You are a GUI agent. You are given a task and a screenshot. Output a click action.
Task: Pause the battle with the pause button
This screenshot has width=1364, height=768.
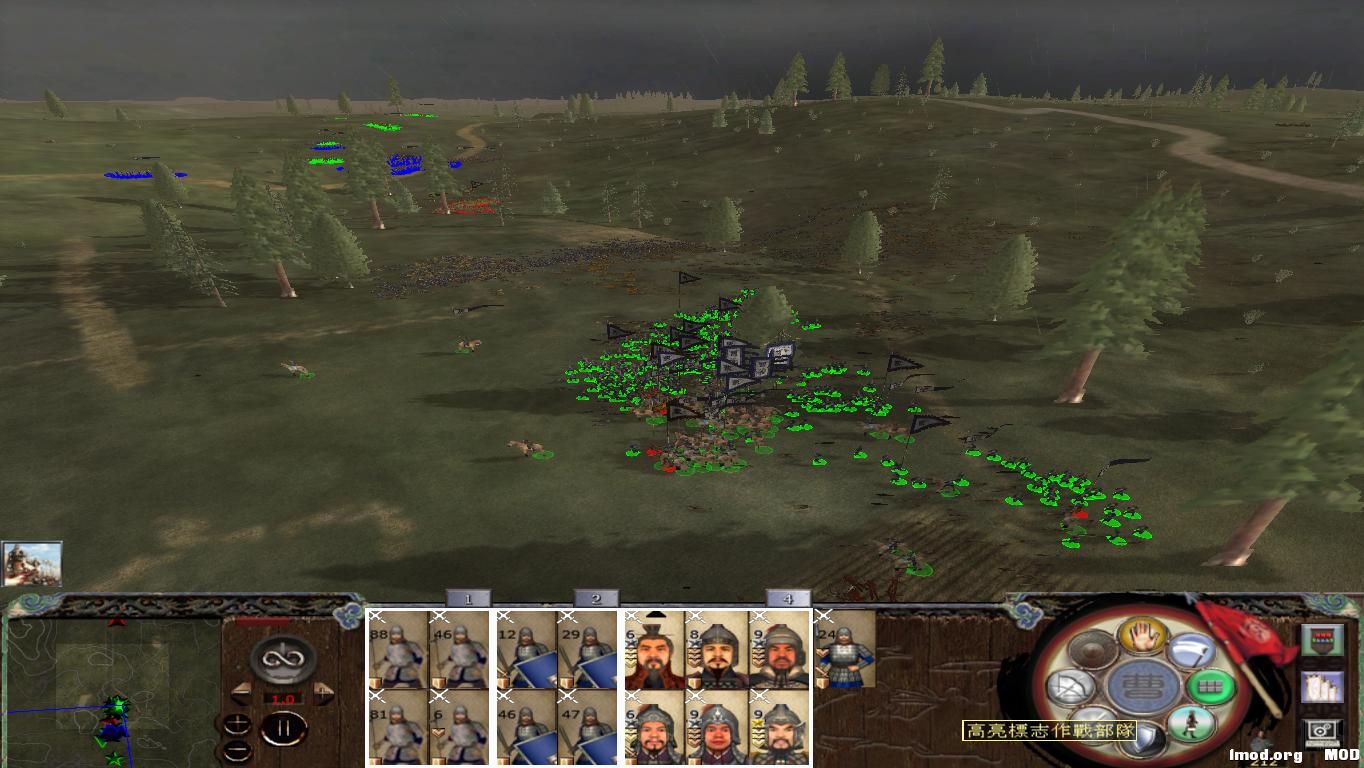click(285, 728)
